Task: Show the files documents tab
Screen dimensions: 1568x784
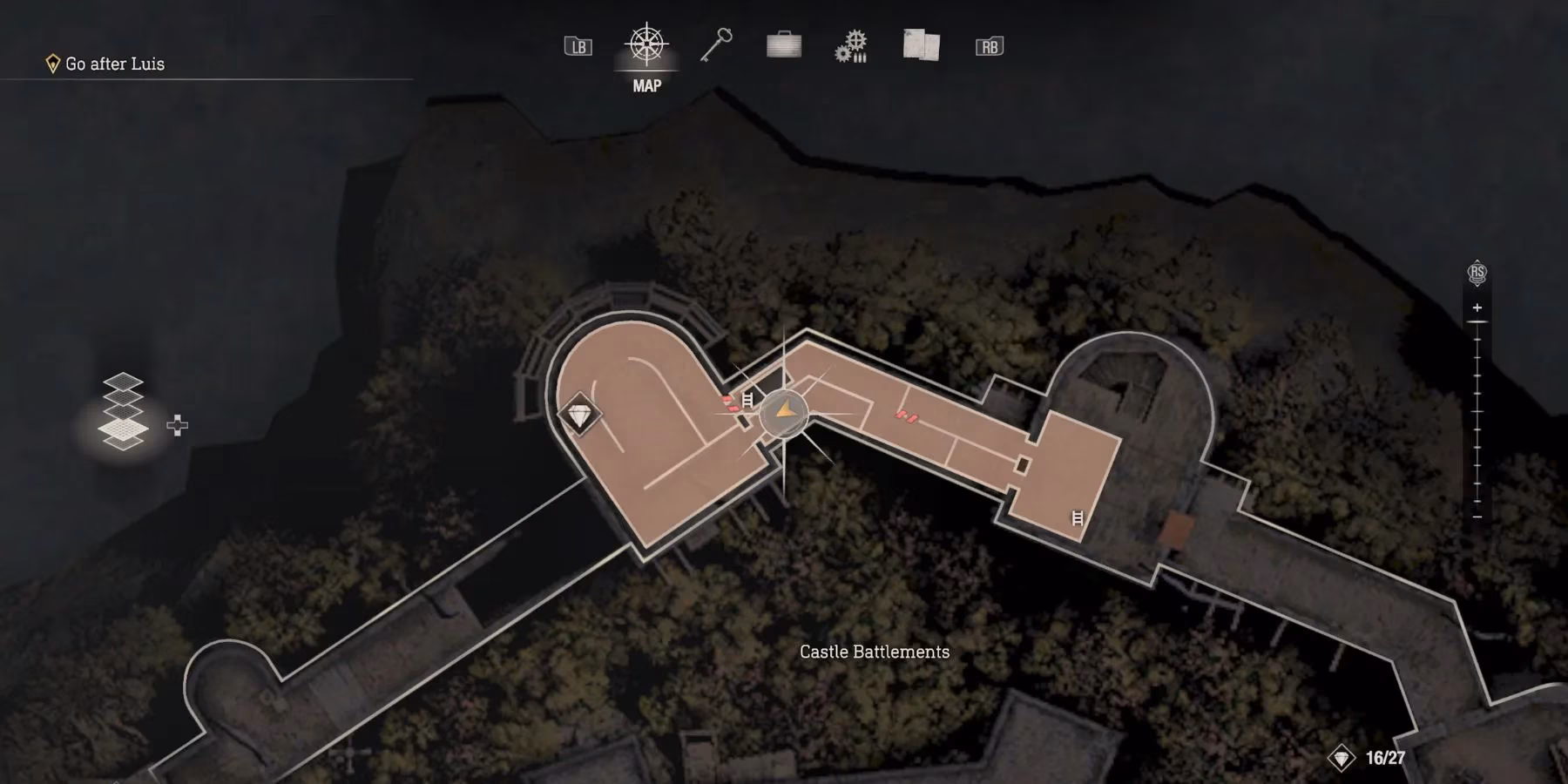Action: click(921, 45)
